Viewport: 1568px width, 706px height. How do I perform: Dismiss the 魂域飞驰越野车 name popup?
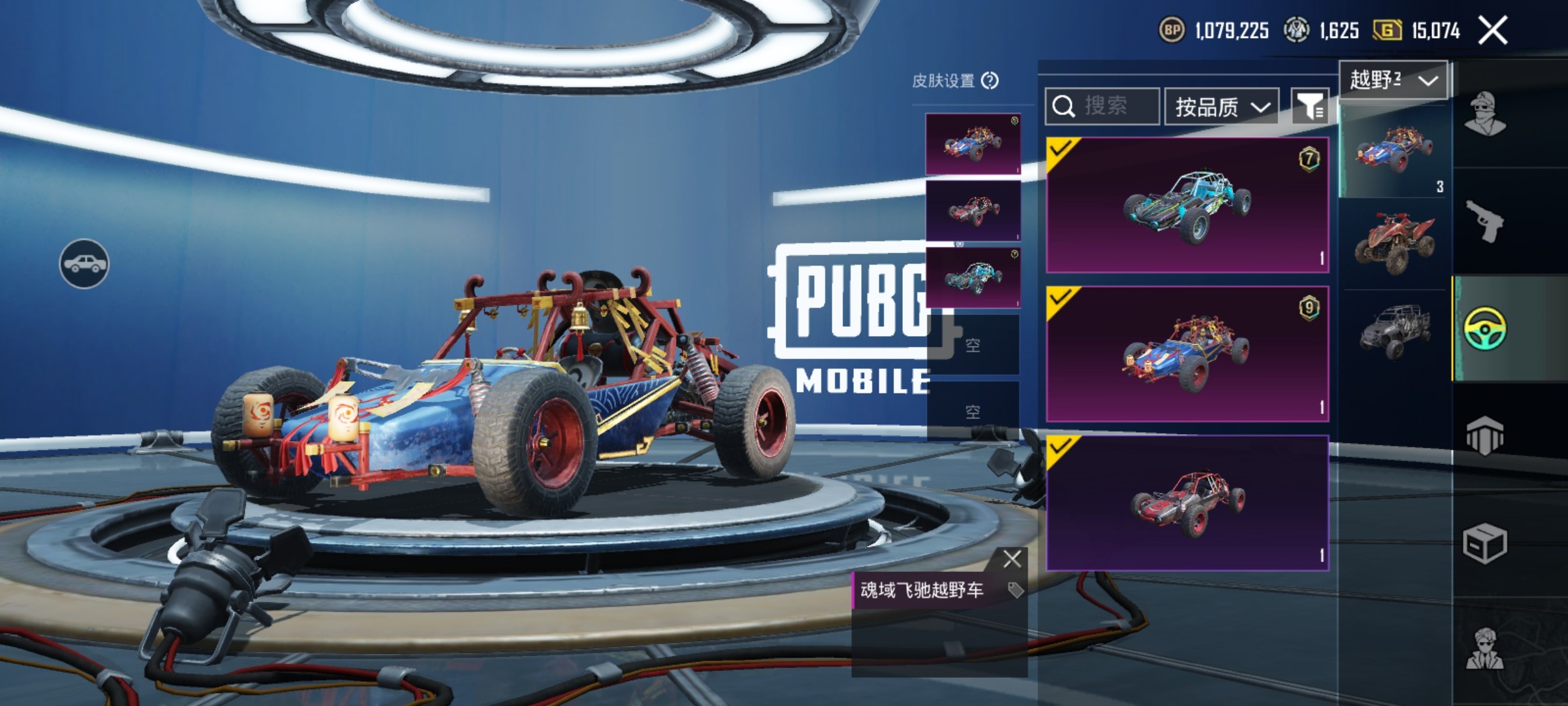1012,559
